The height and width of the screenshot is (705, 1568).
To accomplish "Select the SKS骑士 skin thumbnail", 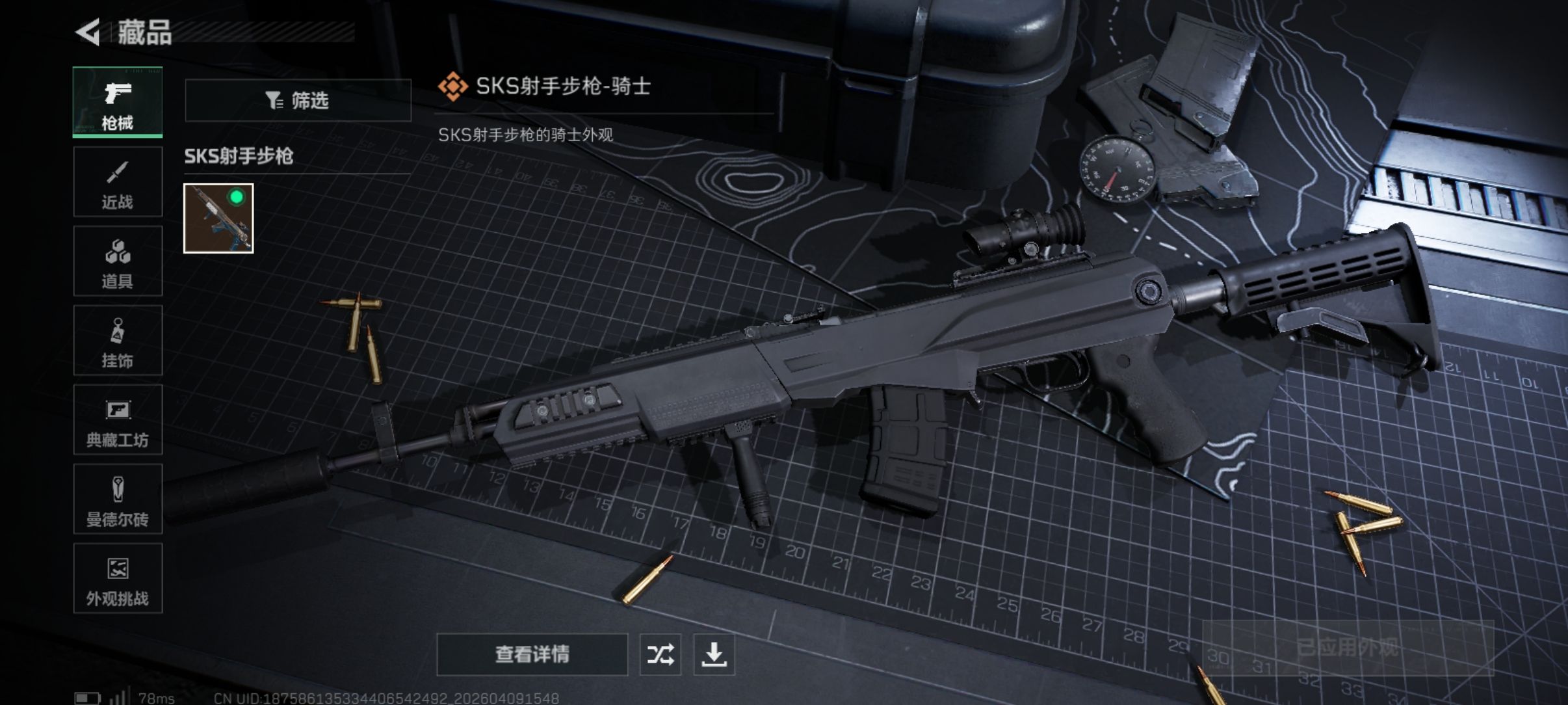I will point(218,218).
